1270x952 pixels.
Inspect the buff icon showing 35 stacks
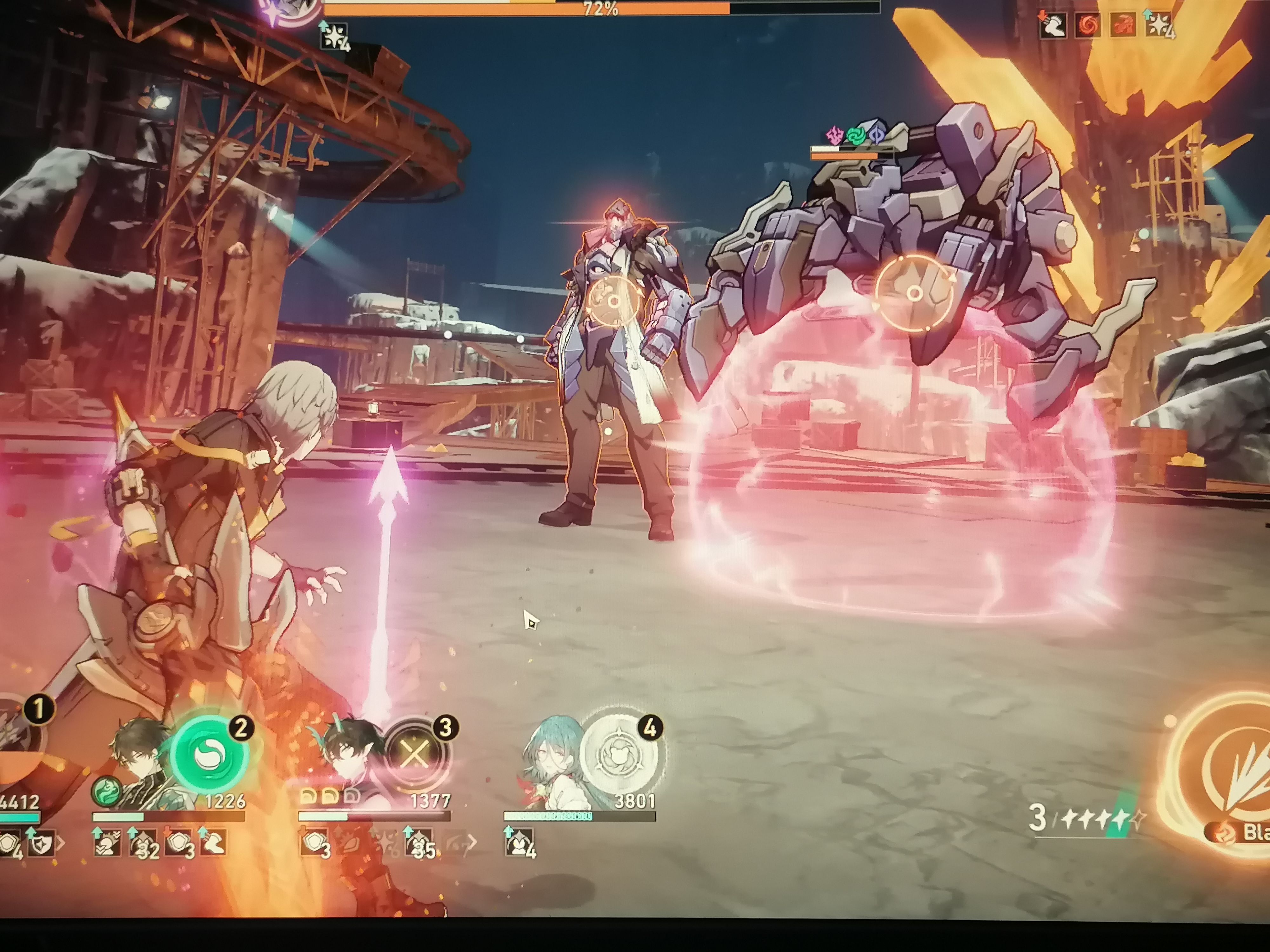tap(418, 843)
